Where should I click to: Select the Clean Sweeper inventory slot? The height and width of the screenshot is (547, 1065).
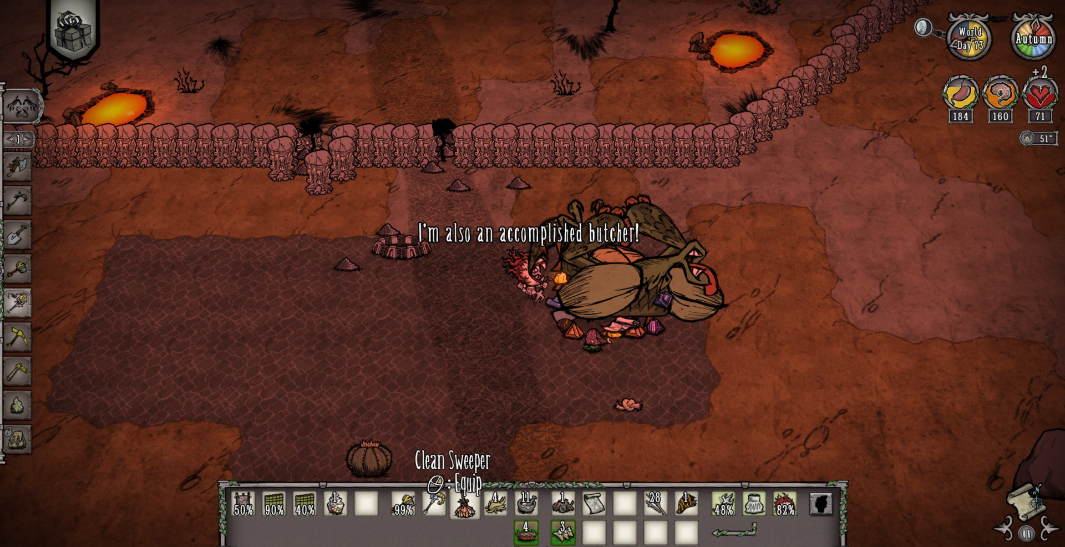[x=465, y=503]
